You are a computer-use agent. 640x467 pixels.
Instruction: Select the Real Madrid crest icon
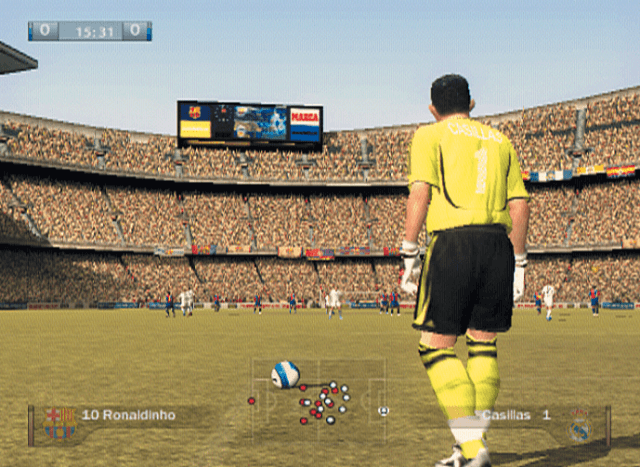point(581,424)
